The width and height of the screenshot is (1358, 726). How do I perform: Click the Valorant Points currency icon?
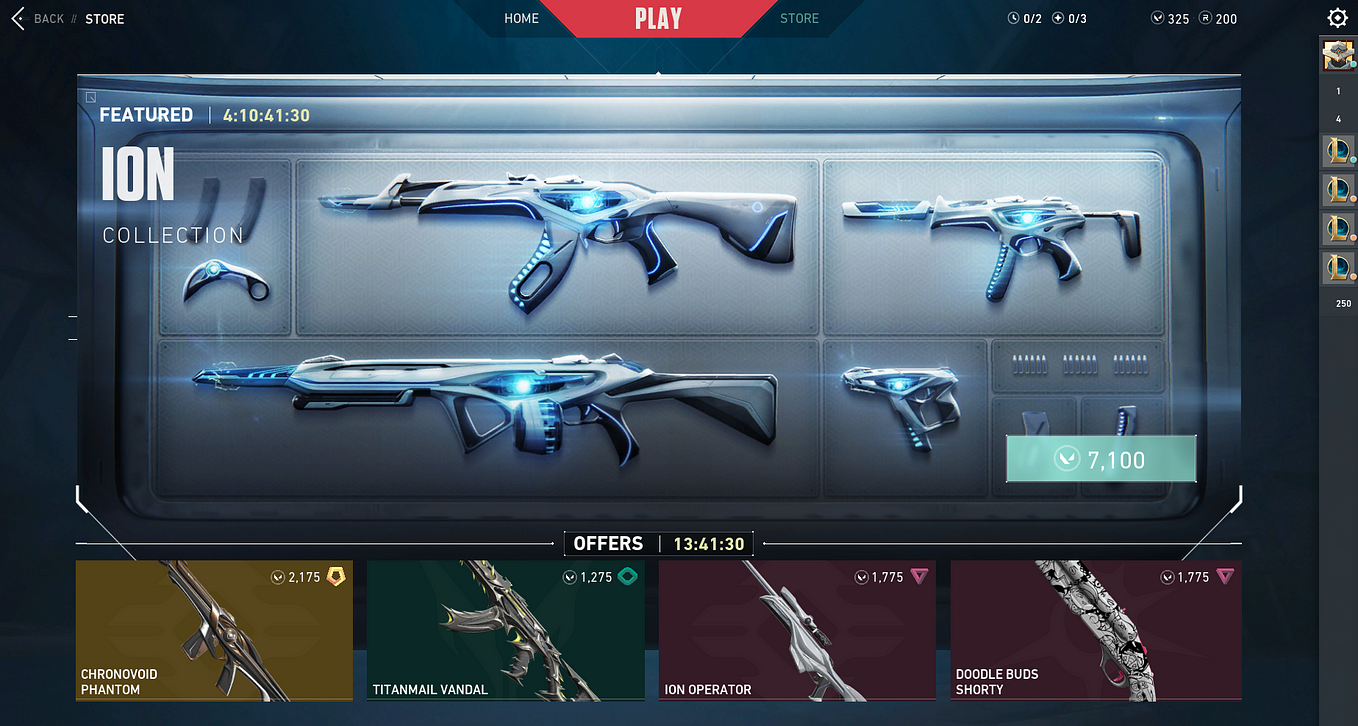pos(1158,17)
